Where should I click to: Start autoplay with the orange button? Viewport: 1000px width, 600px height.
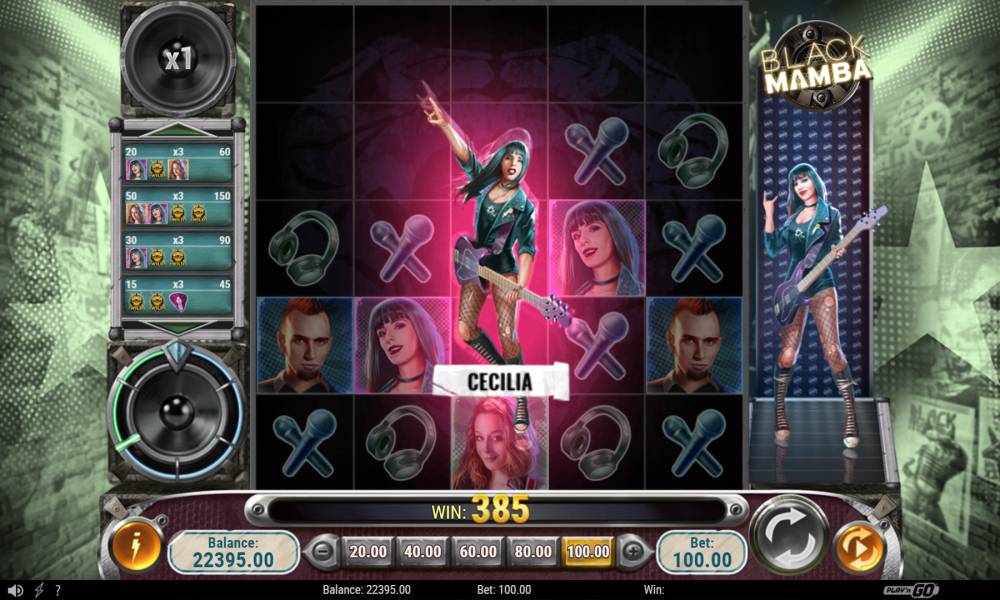[x=856, y=550]
